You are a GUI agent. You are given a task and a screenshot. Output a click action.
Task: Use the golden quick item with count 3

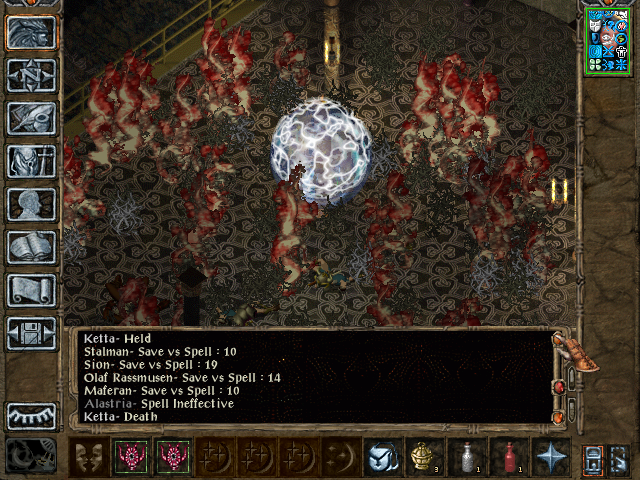424,456
